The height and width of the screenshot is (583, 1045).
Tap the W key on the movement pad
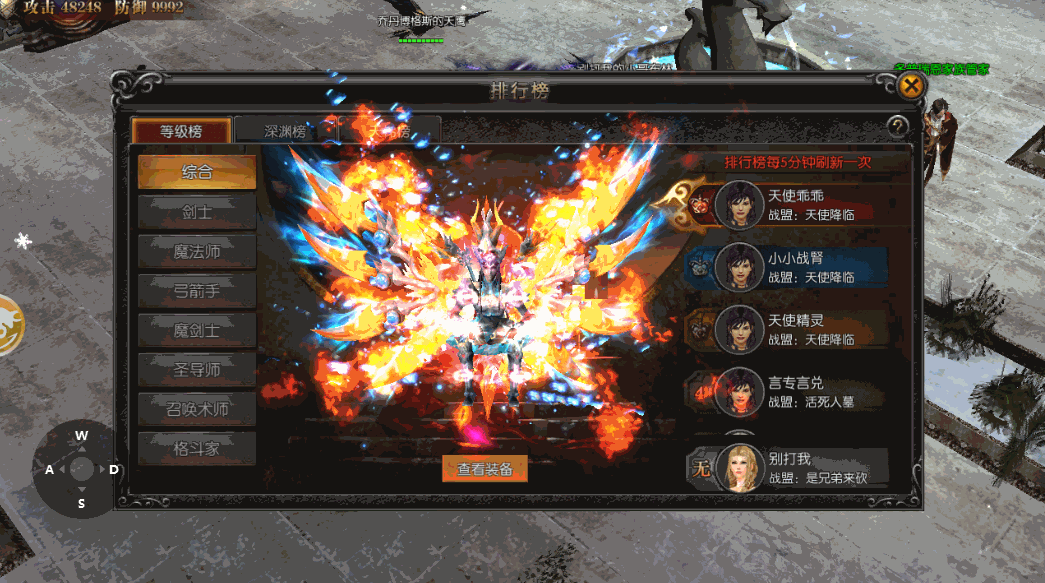coord(82,436)
